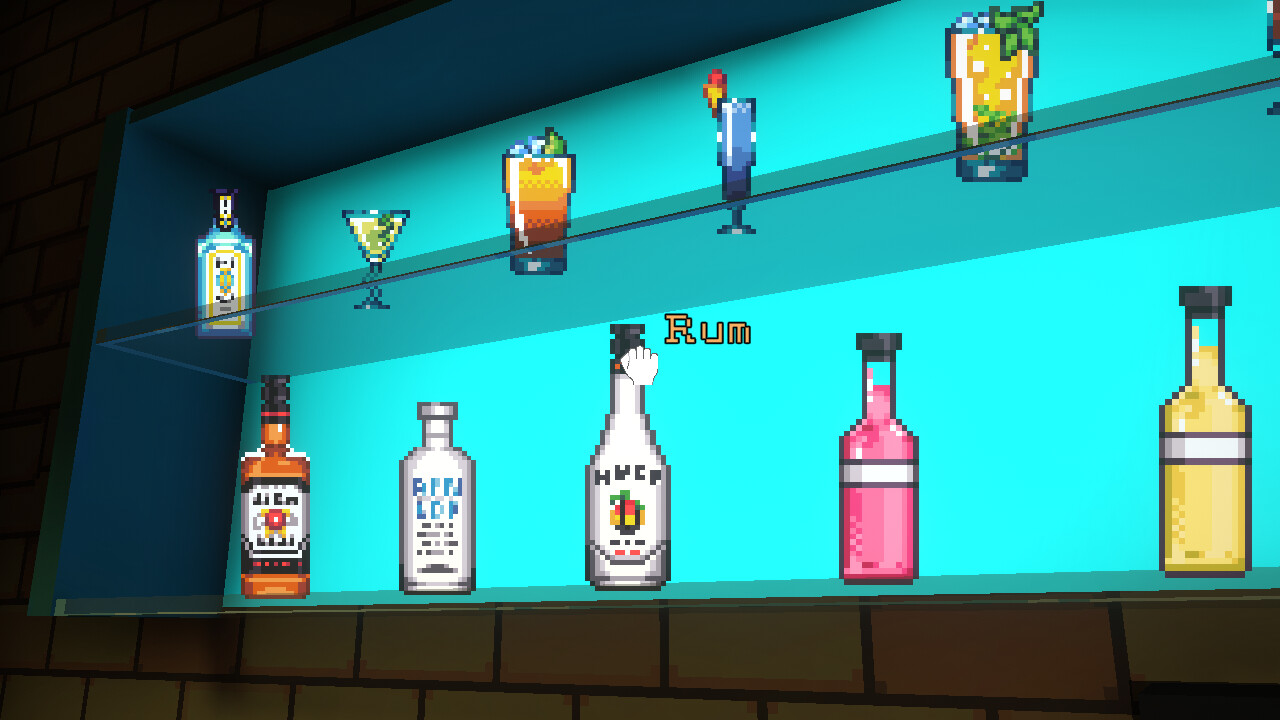Image resolution: width=1280 pixels, height=720 pixels.
Task: Click the vodka bottle's blue lettering
Action: tap(437, 497)
